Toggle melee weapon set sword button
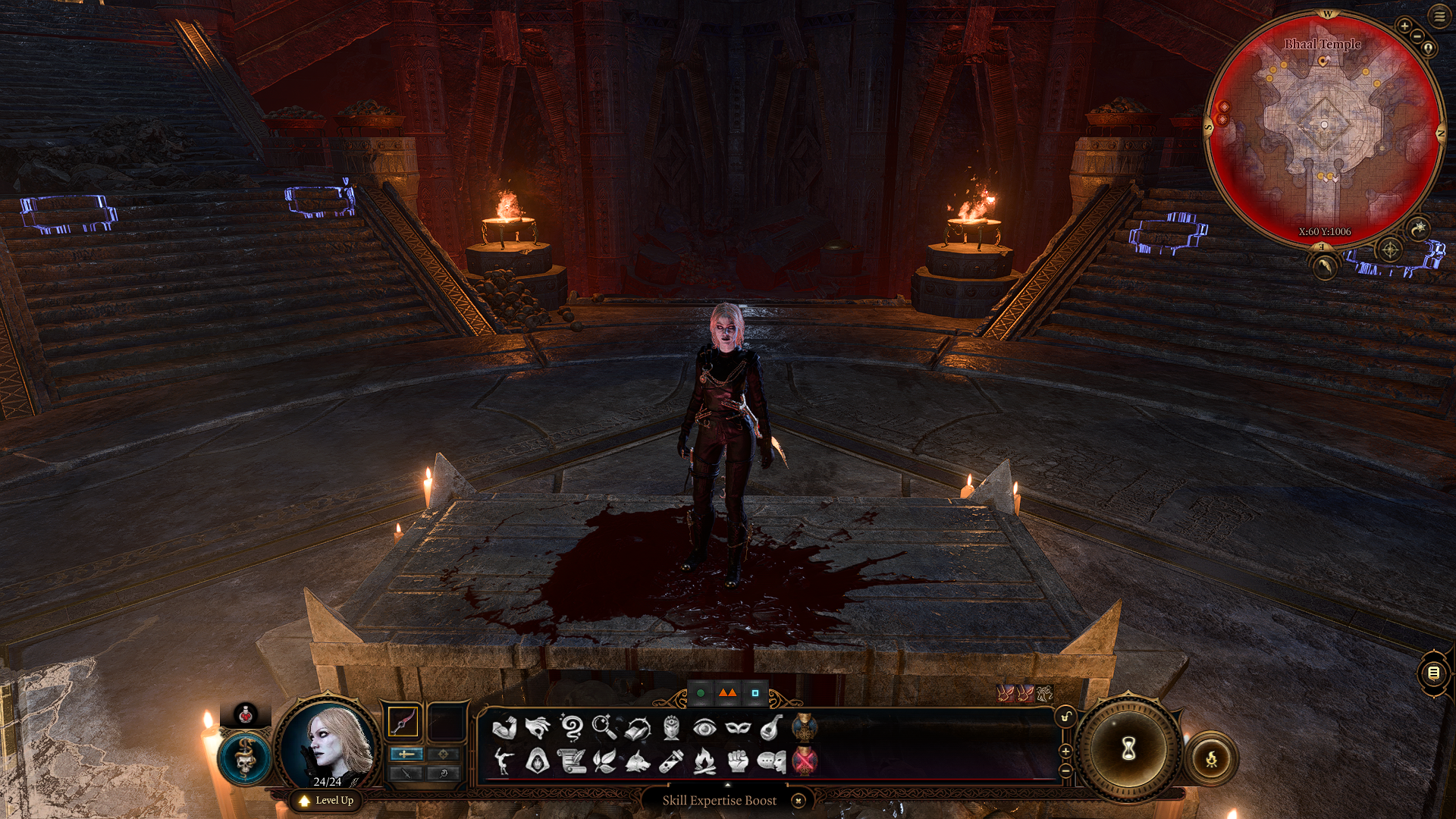The image size is (1456, 819). click(406, 754)
